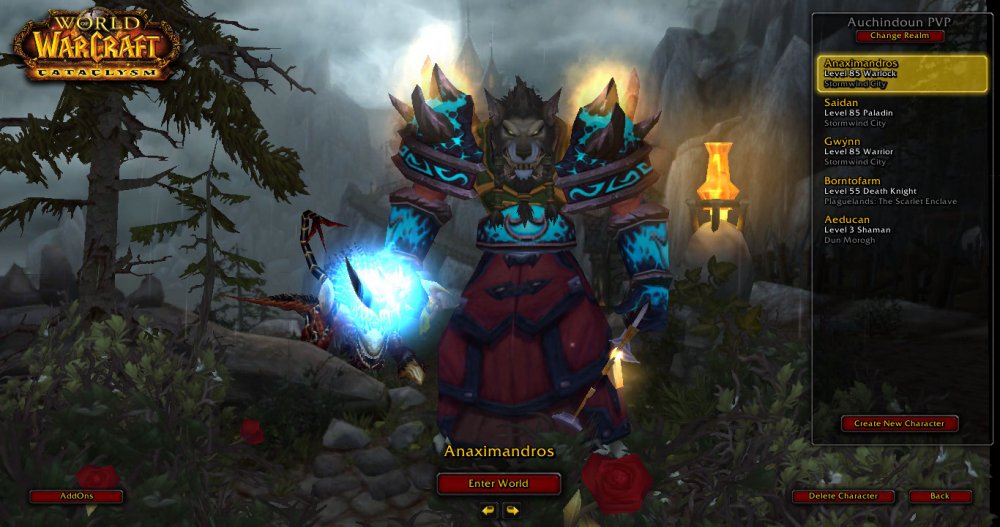This screenshot has height=527, width=1000.
Task: Choose Saidan the Level 85 Paladin
Action: point(902,112)
